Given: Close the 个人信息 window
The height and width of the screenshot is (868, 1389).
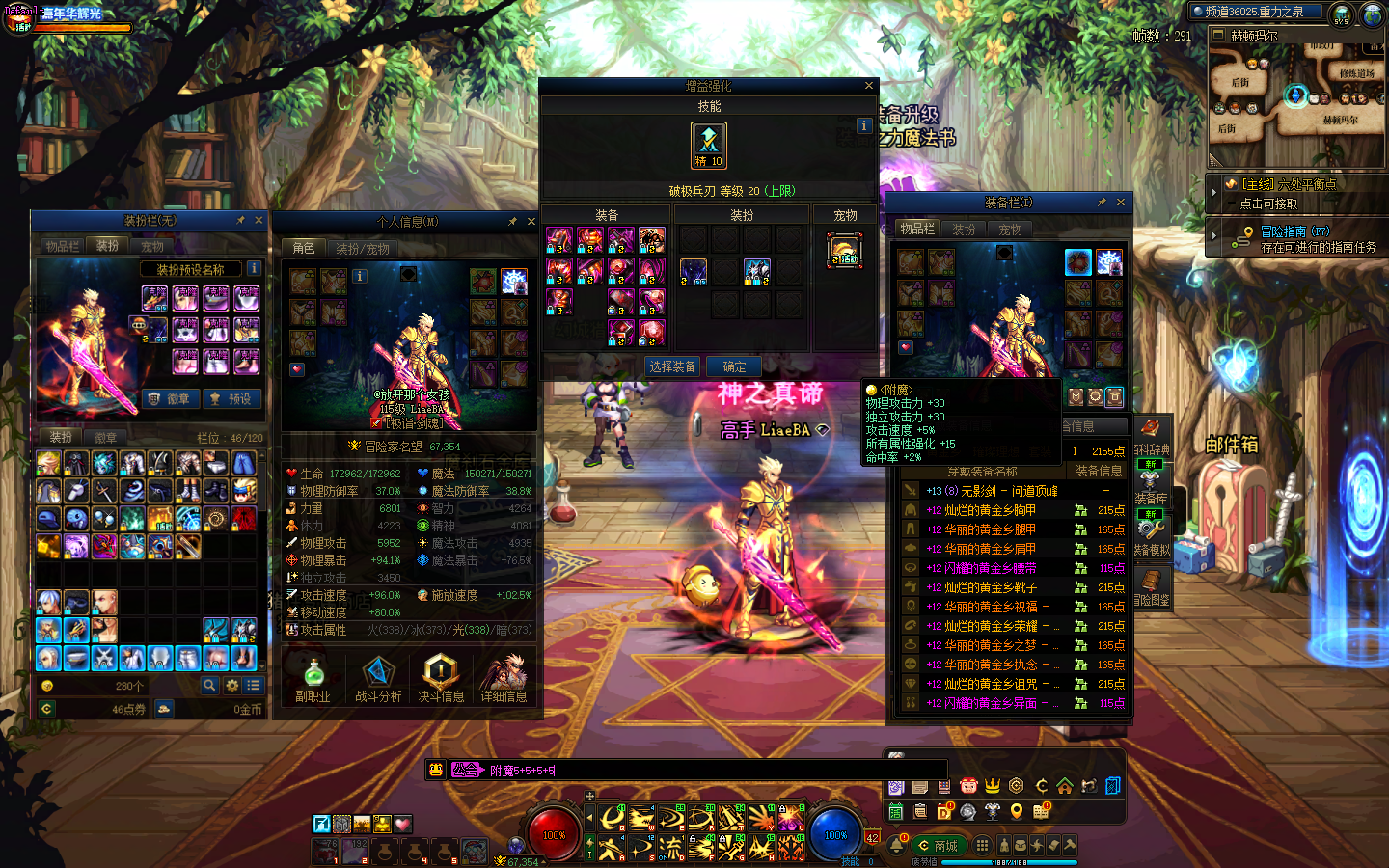Looking at the screenshot, I should click(x=531, y=222).
